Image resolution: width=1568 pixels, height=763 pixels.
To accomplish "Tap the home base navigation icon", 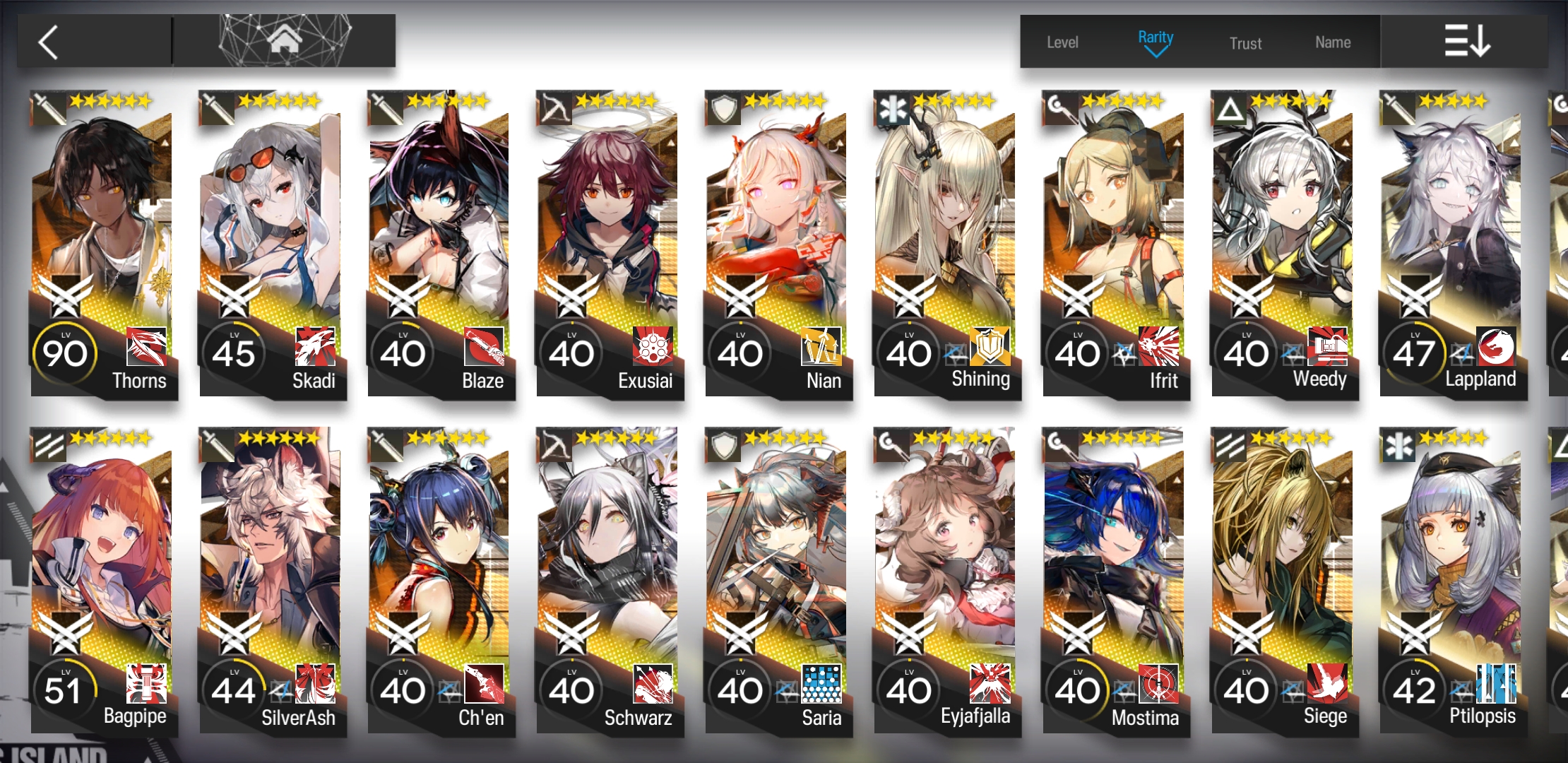I will [283, 40].
